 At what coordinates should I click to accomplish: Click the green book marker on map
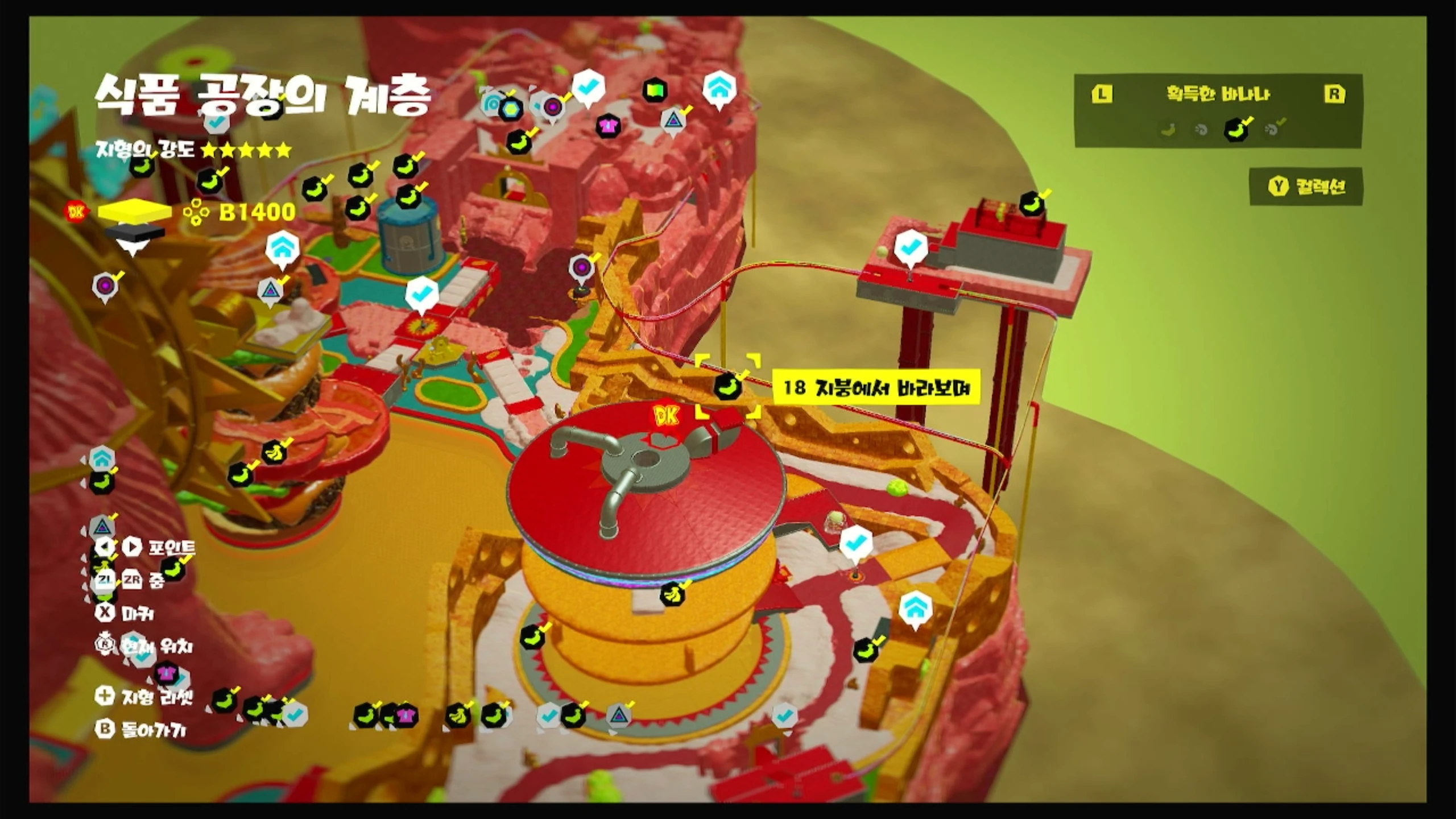pos(655,90)
